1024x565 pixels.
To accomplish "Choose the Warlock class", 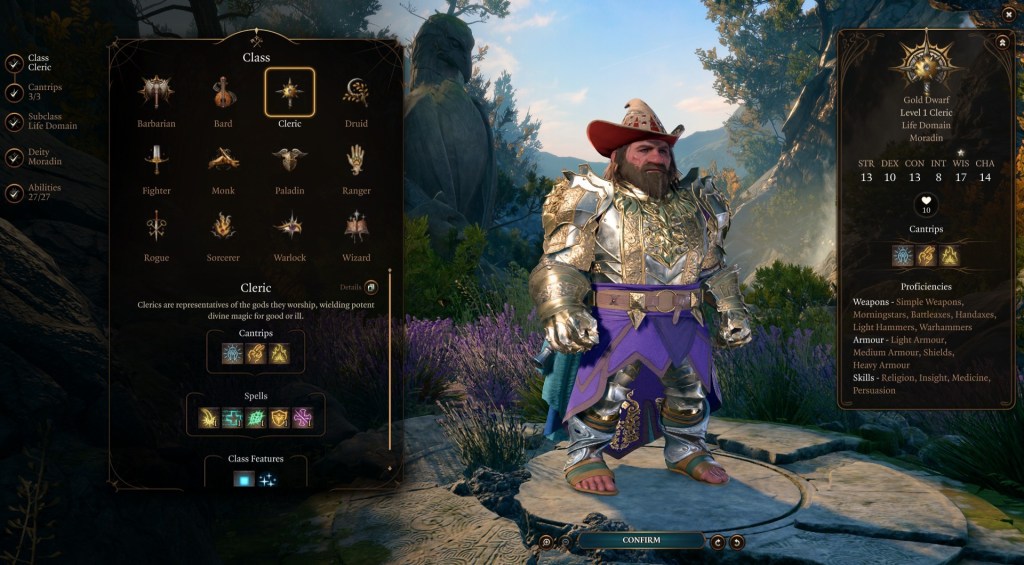I will [x=290, y=227].
